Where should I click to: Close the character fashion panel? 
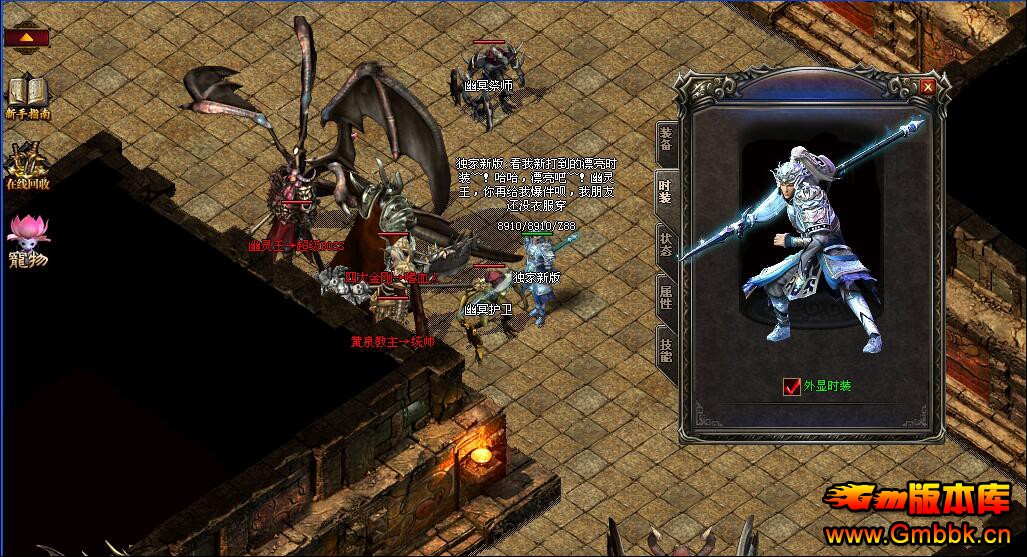[927, 87]
